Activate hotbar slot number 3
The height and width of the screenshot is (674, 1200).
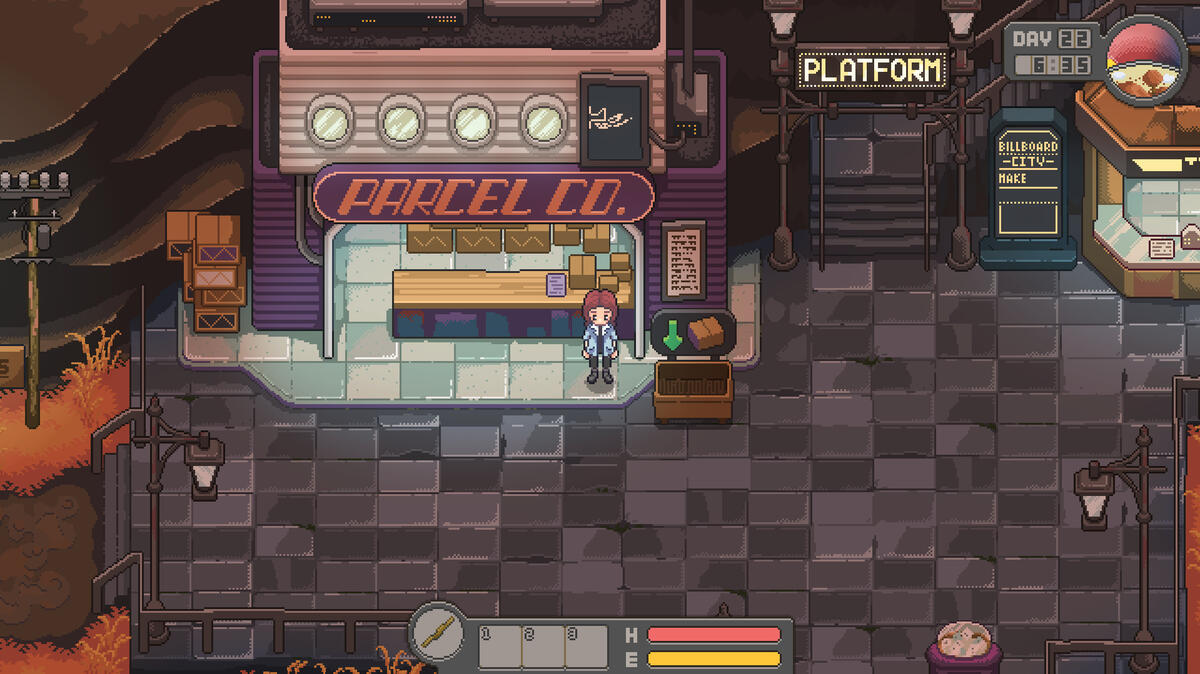click(x=586, y=647)
